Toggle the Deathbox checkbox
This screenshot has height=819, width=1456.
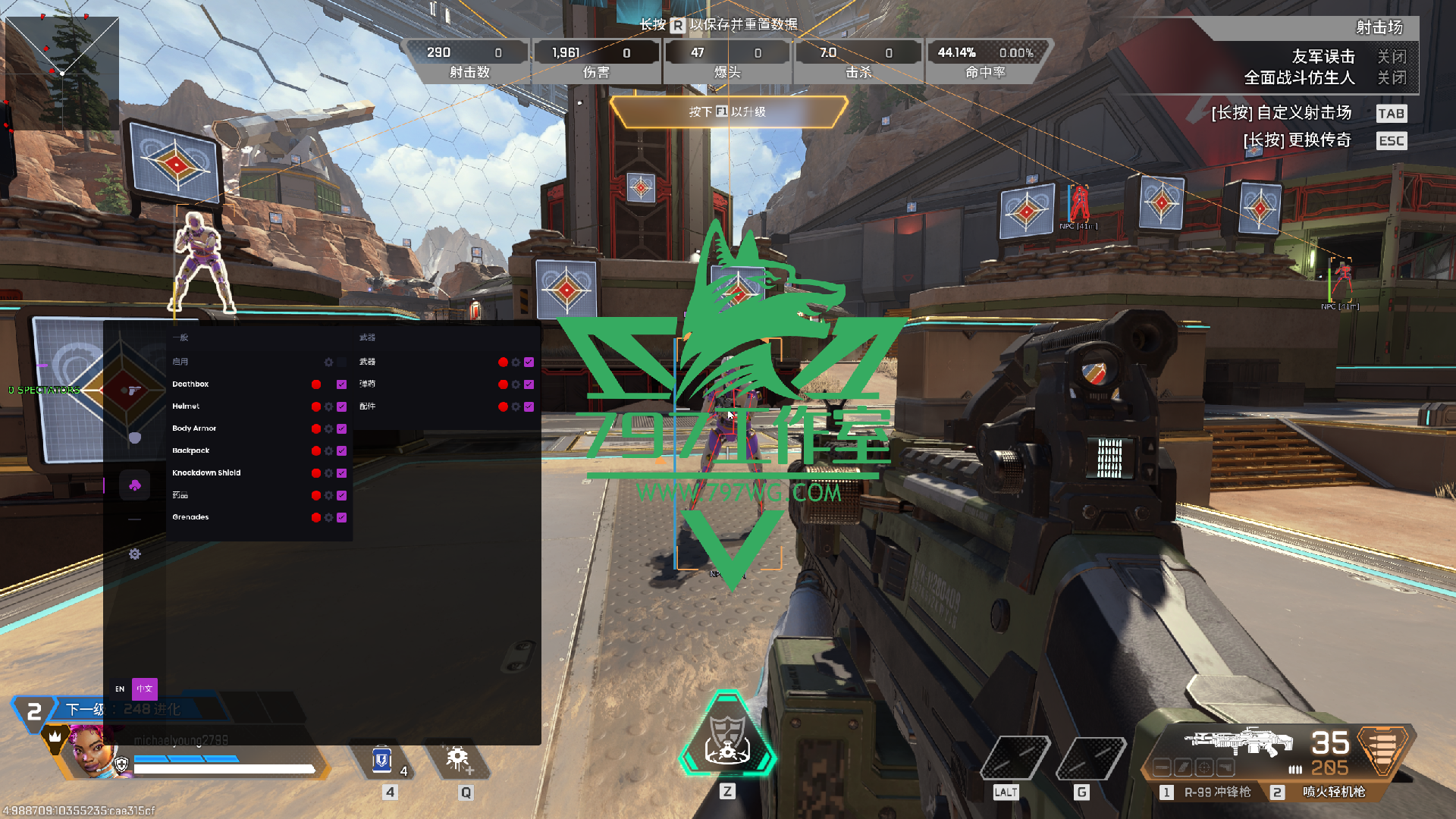341,384
